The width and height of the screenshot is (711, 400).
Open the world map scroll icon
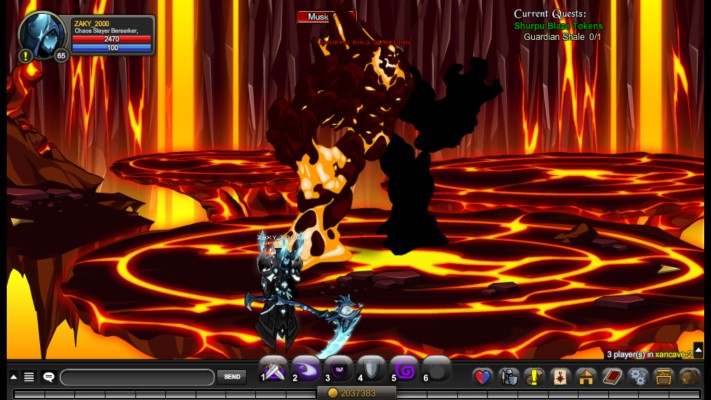click(561, 377)
